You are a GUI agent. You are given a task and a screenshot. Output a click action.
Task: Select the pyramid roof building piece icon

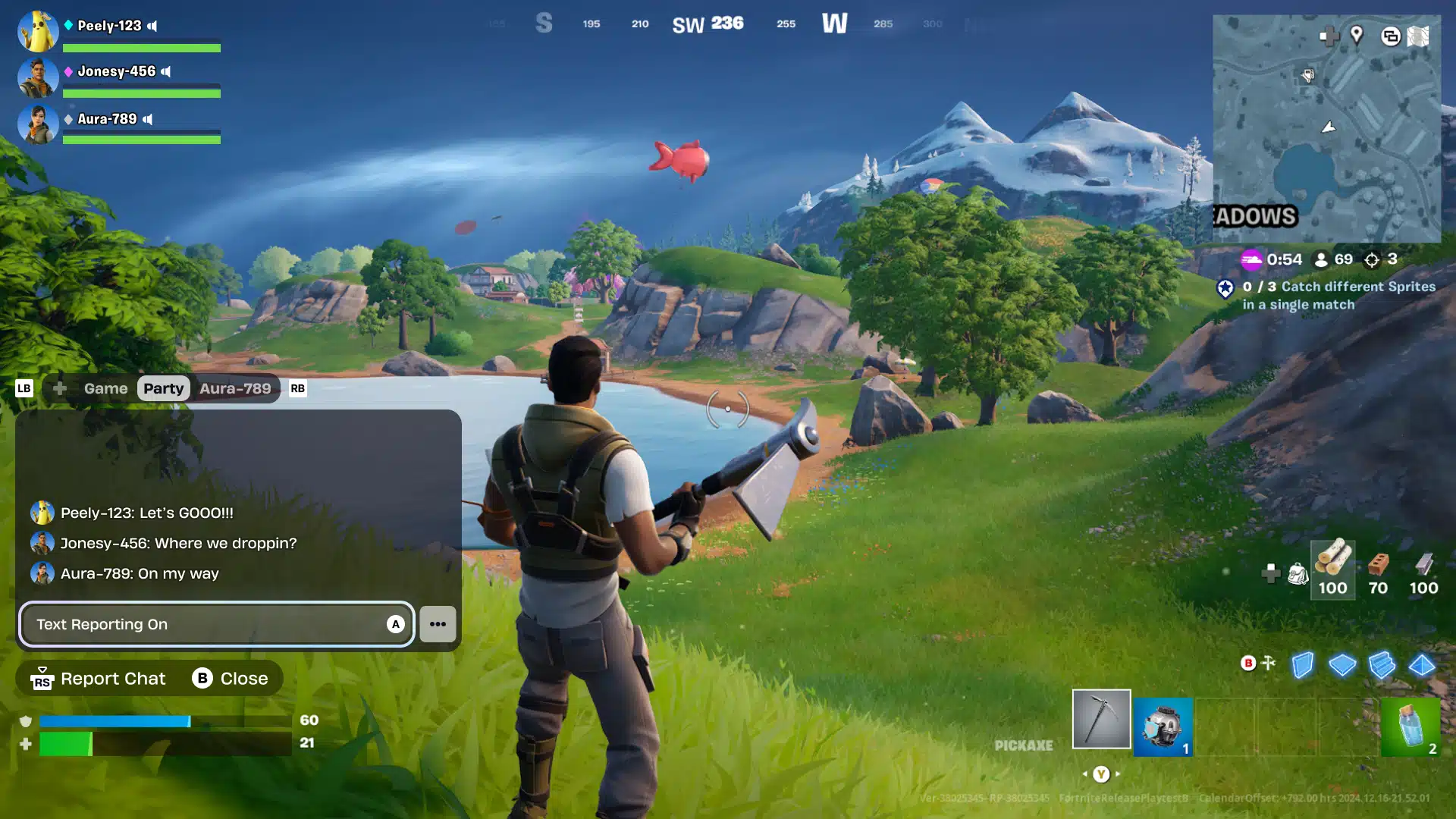[x=1422, y=665]
